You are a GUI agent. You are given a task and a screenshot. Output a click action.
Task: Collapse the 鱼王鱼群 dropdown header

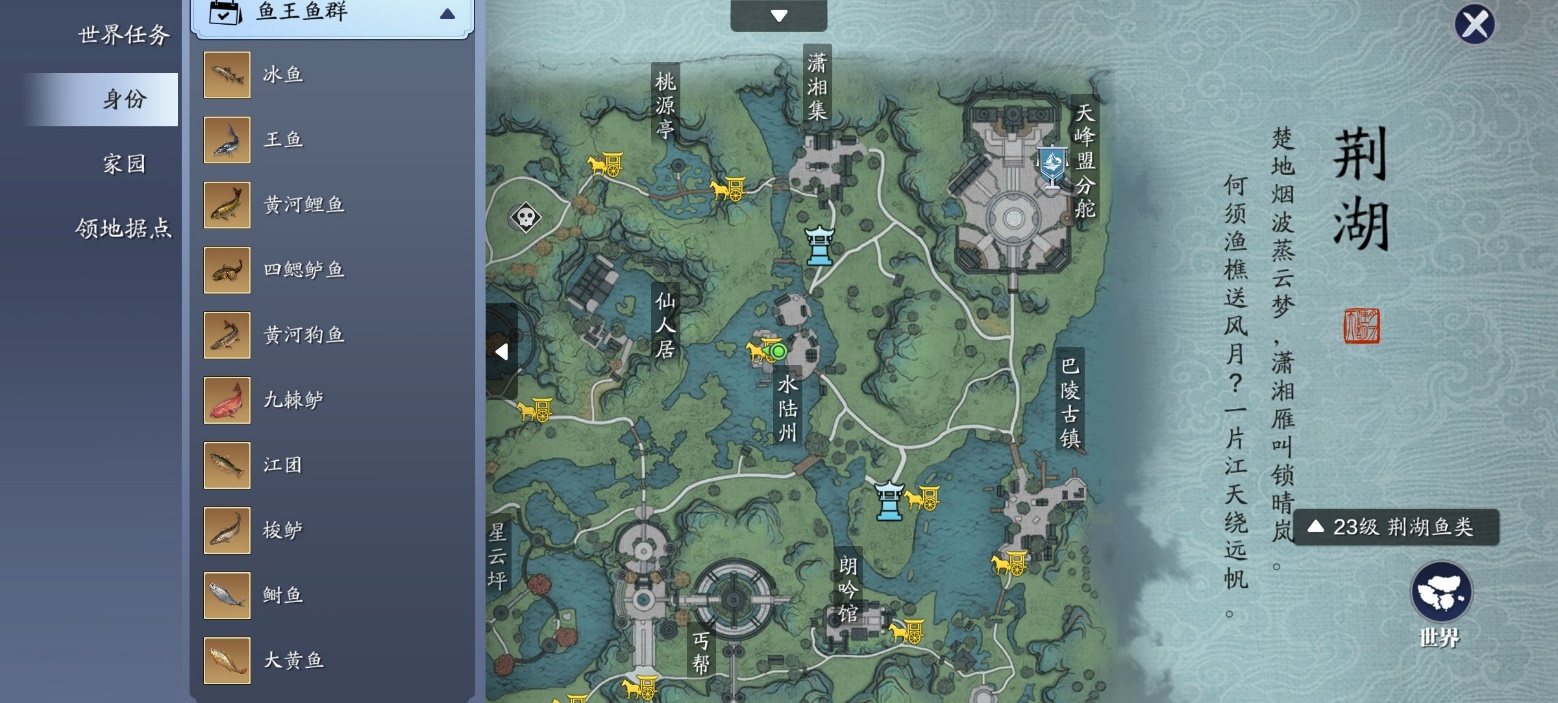pyautogui.click(x=332, y=14)
